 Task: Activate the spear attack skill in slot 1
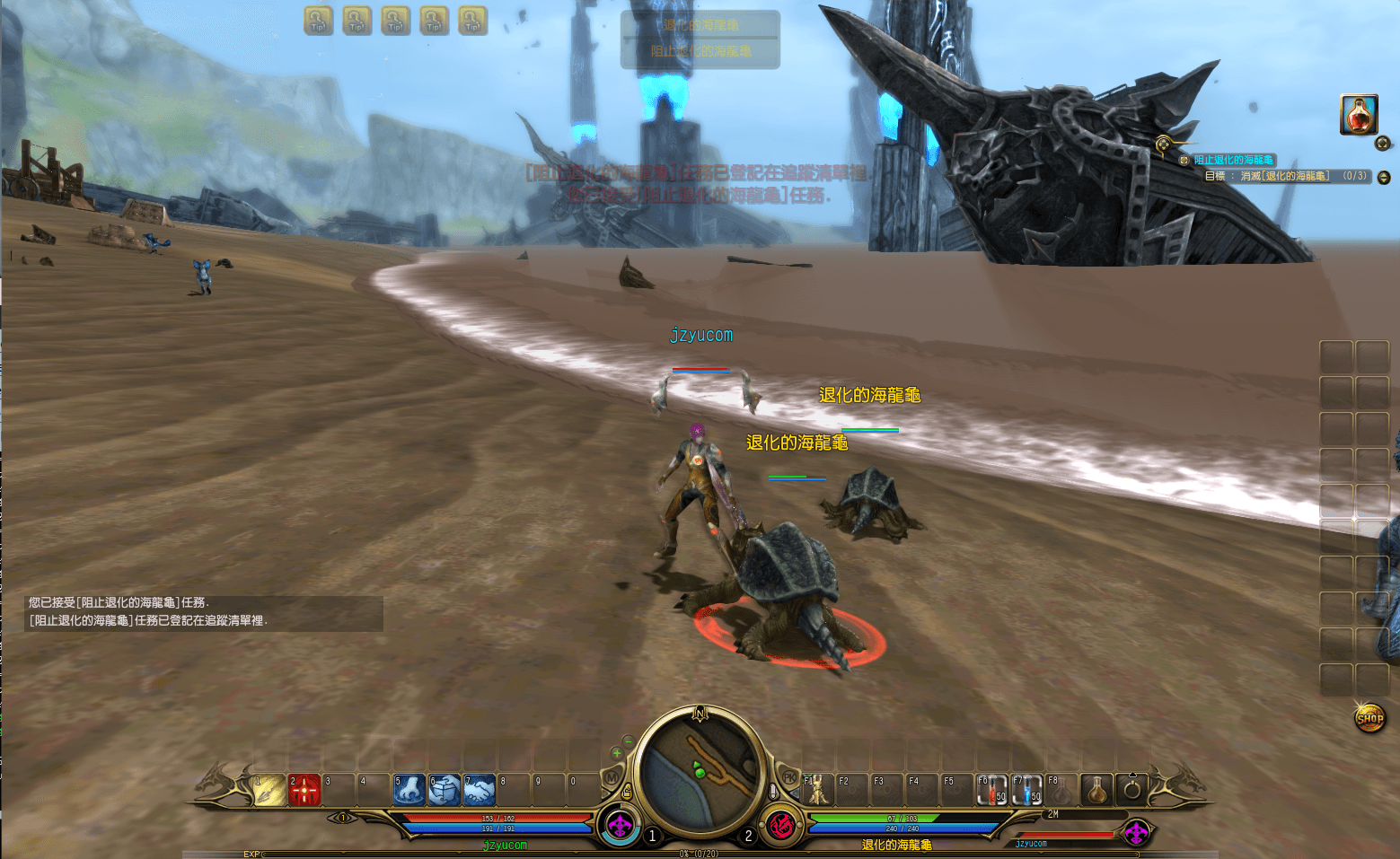(x=269, y=790)
